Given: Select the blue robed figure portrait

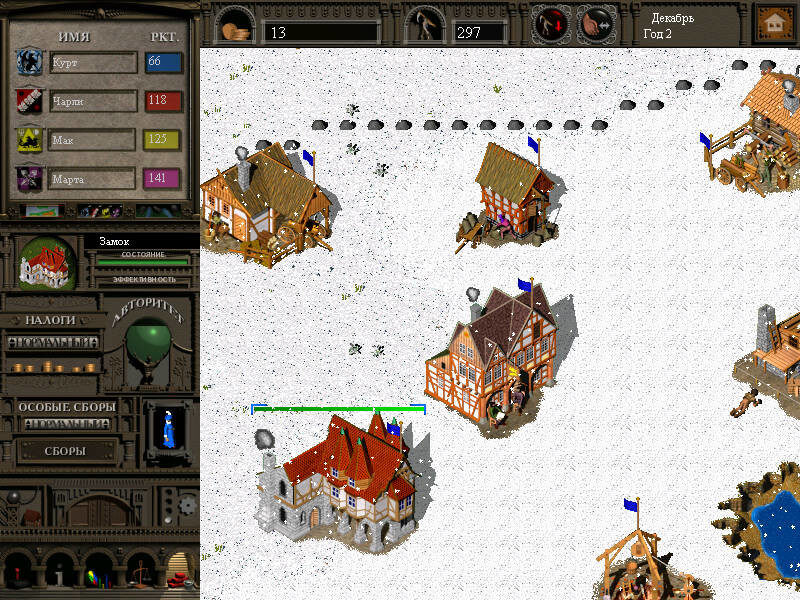Looking at the screenshot, I should (x=166, y=425).
